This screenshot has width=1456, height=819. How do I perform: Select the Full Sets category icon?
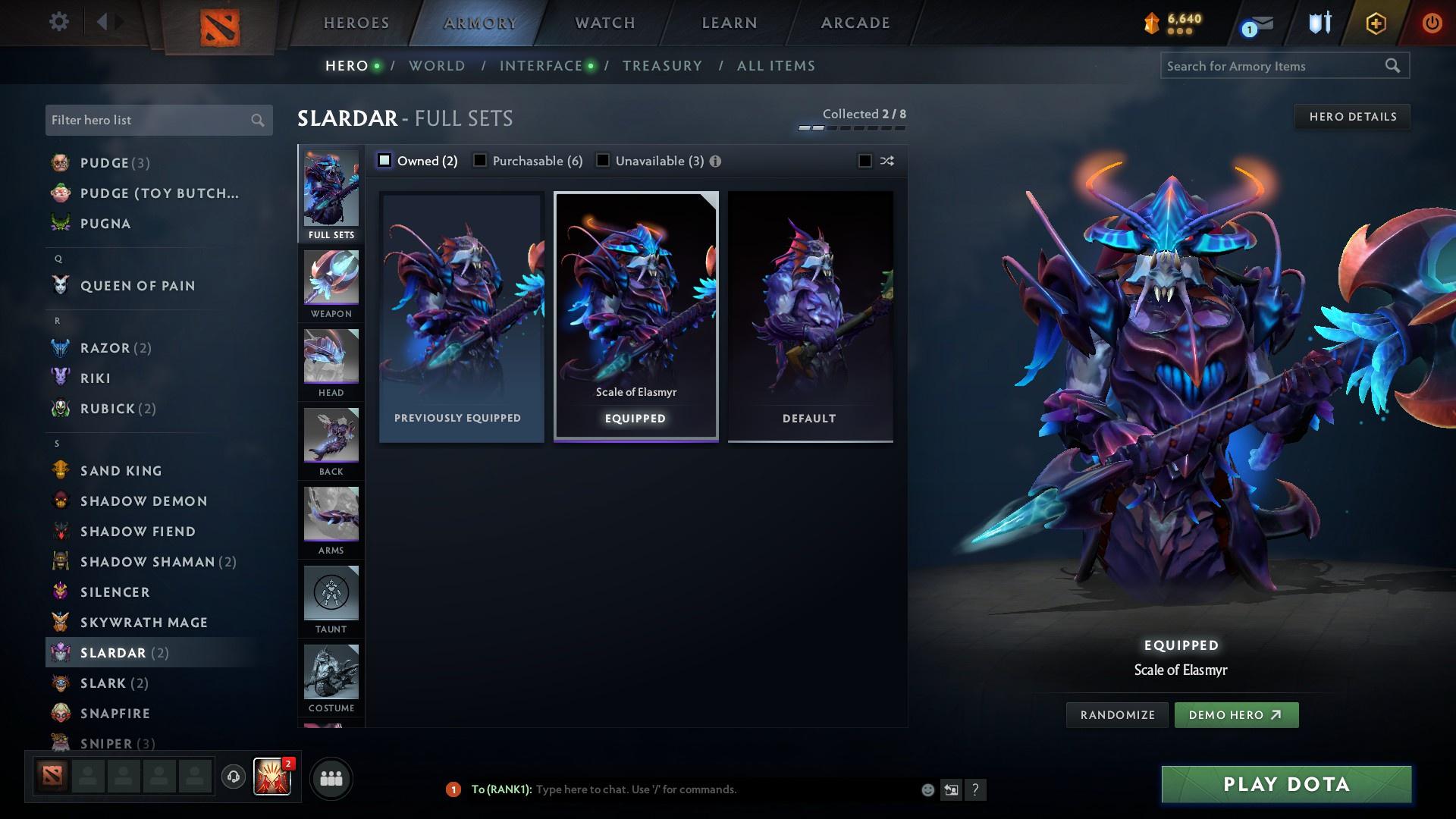click(x=331, y=191)
